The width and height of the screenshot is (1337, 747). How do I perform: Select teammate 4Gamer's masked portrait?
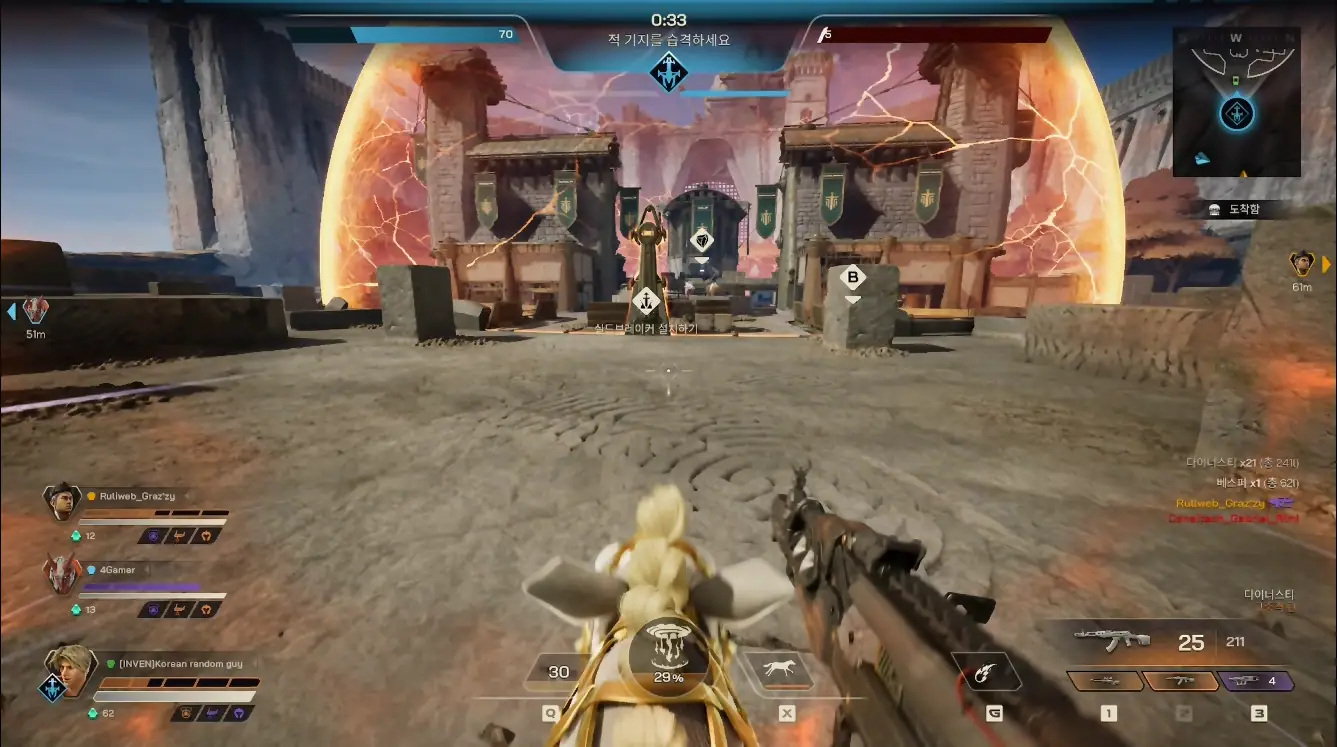click(x=62, y=575)
